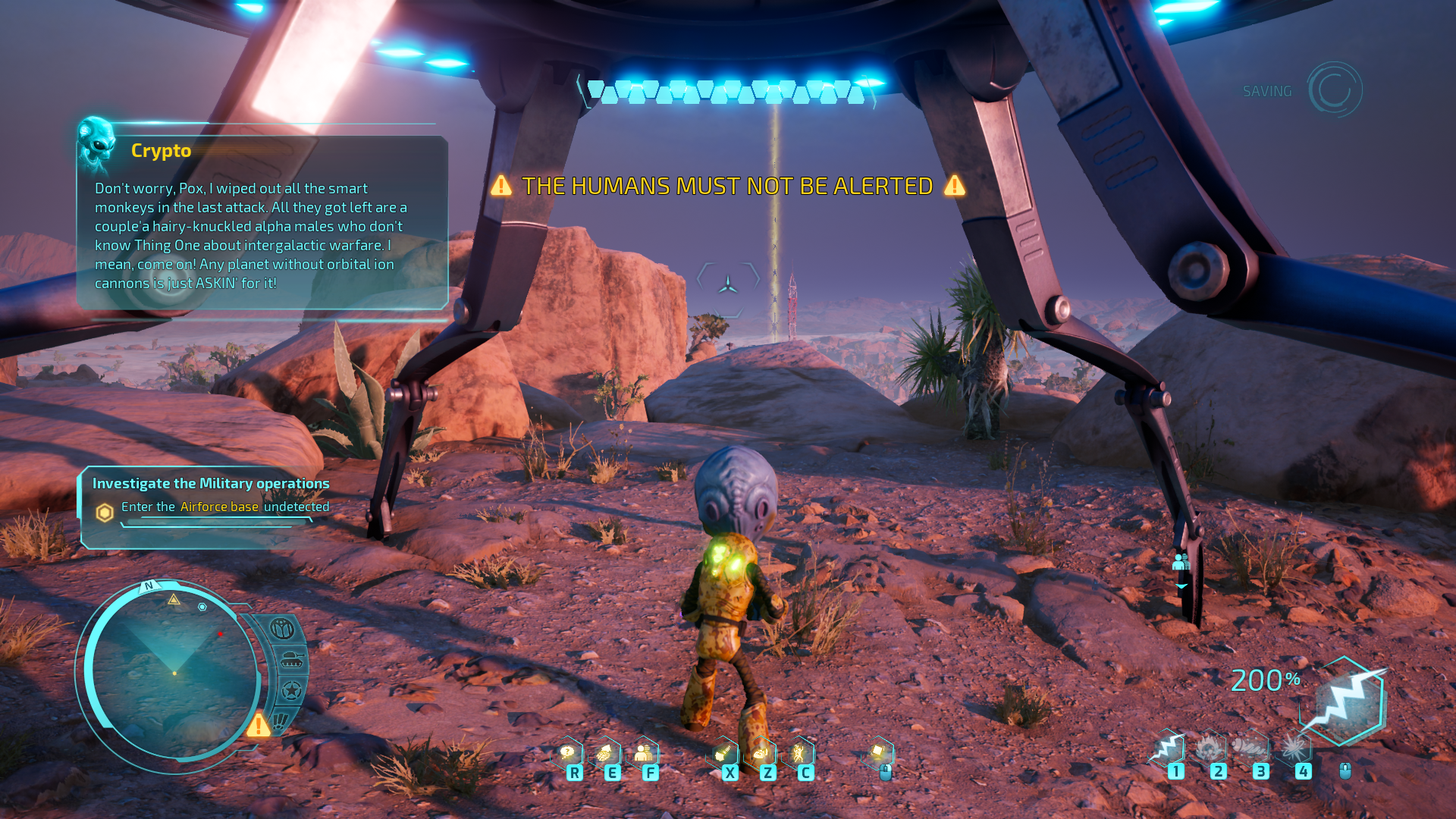Use the Psychokinesis cube ability icon
Screen dimensions: 1456x819
[878, 752]
